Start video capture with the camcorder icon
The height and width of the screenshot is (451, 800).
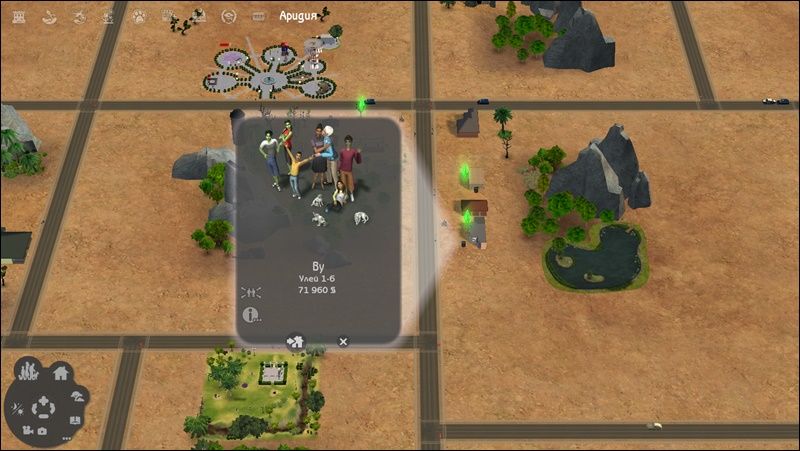point(27,431)
